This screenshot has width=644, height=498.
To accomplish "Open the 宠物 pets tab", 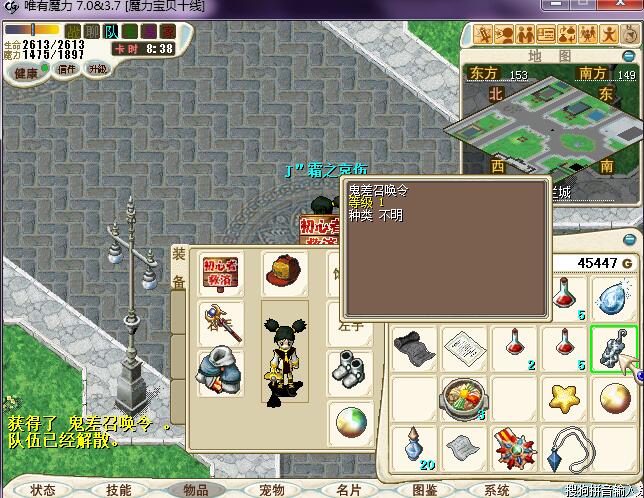I will [272, 490].
